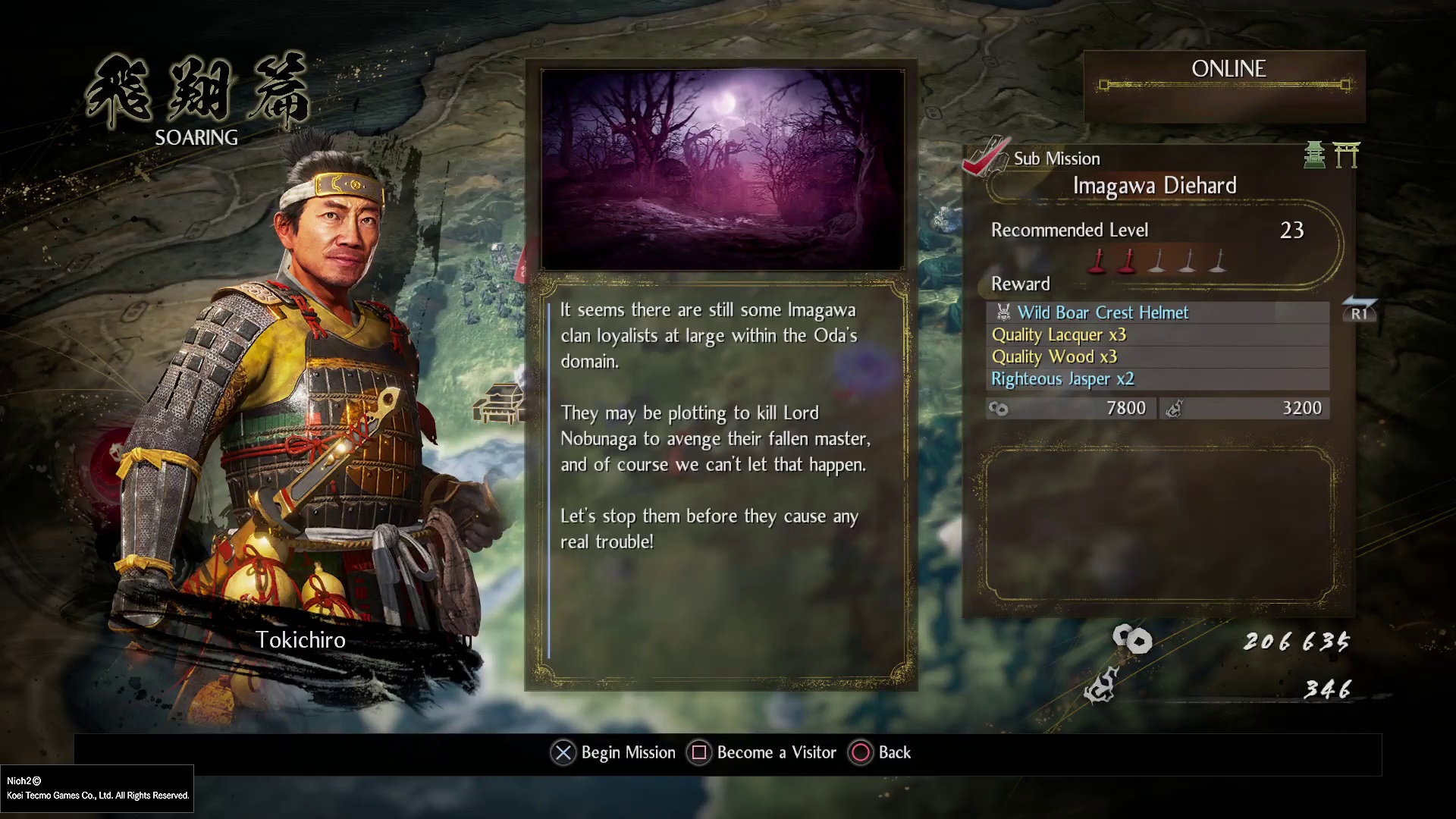The height and width of the screenshot is (819, 1456).
Task: Open the mission preview thumbnail
Action: coord(722,169)
